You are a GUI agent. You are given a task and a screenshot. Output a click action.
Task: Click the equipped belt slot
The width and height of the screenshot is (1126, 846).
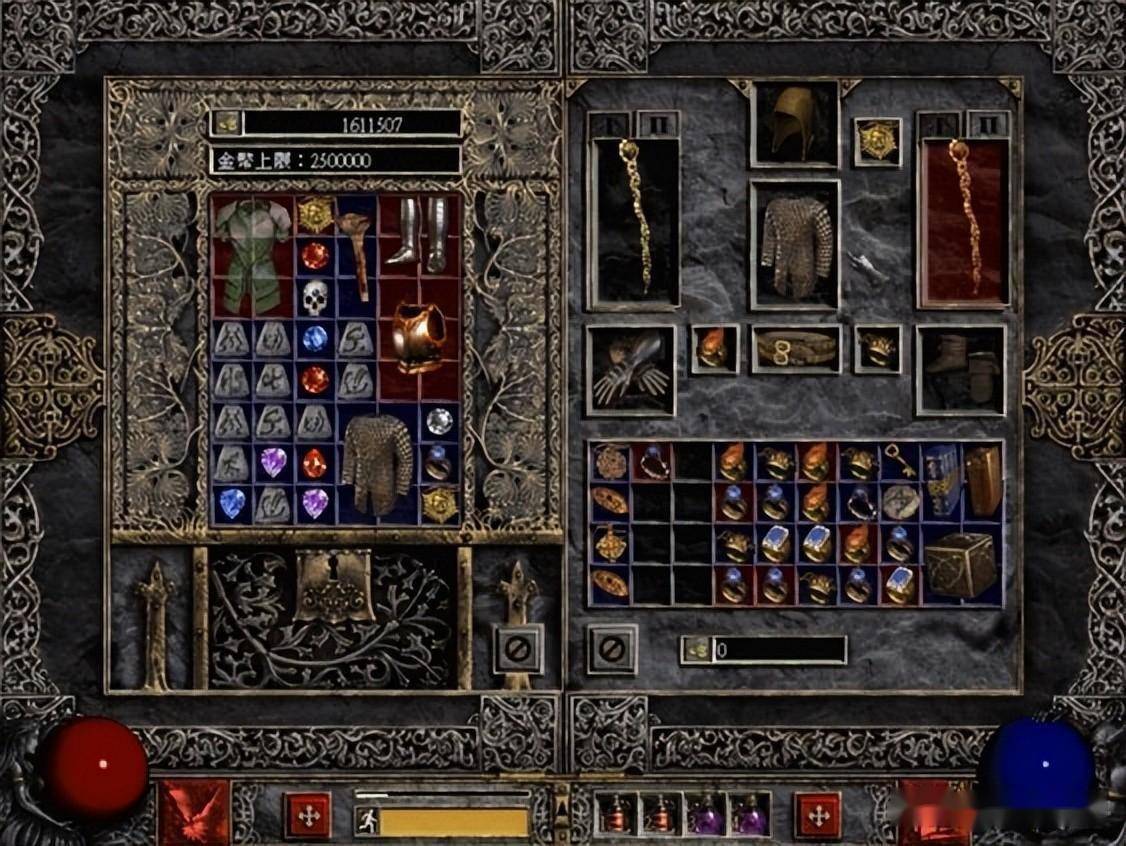(x=795, y=348)
